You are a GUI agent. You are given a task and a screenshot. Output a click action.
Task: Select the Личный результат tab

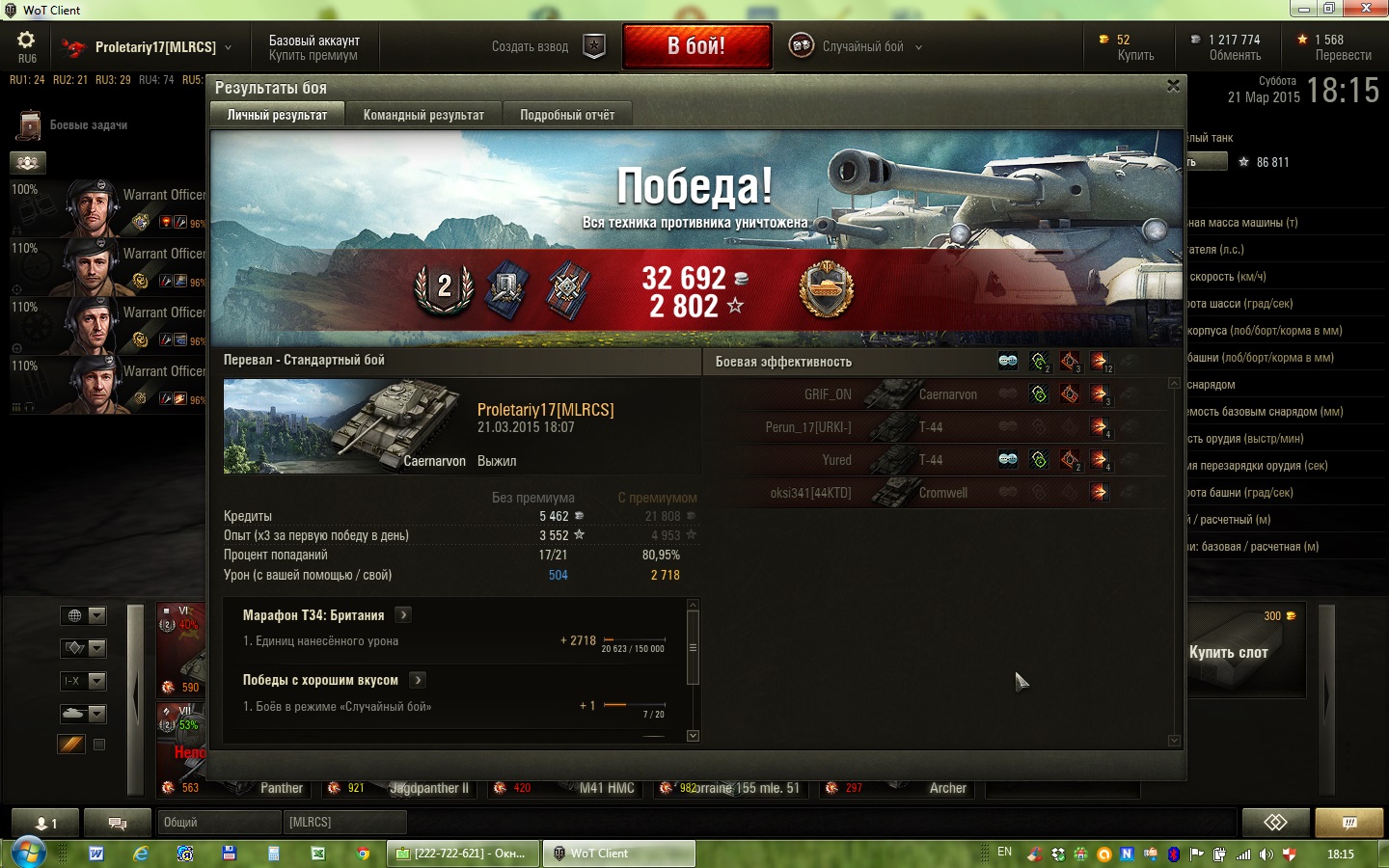[x=277, y=115]
